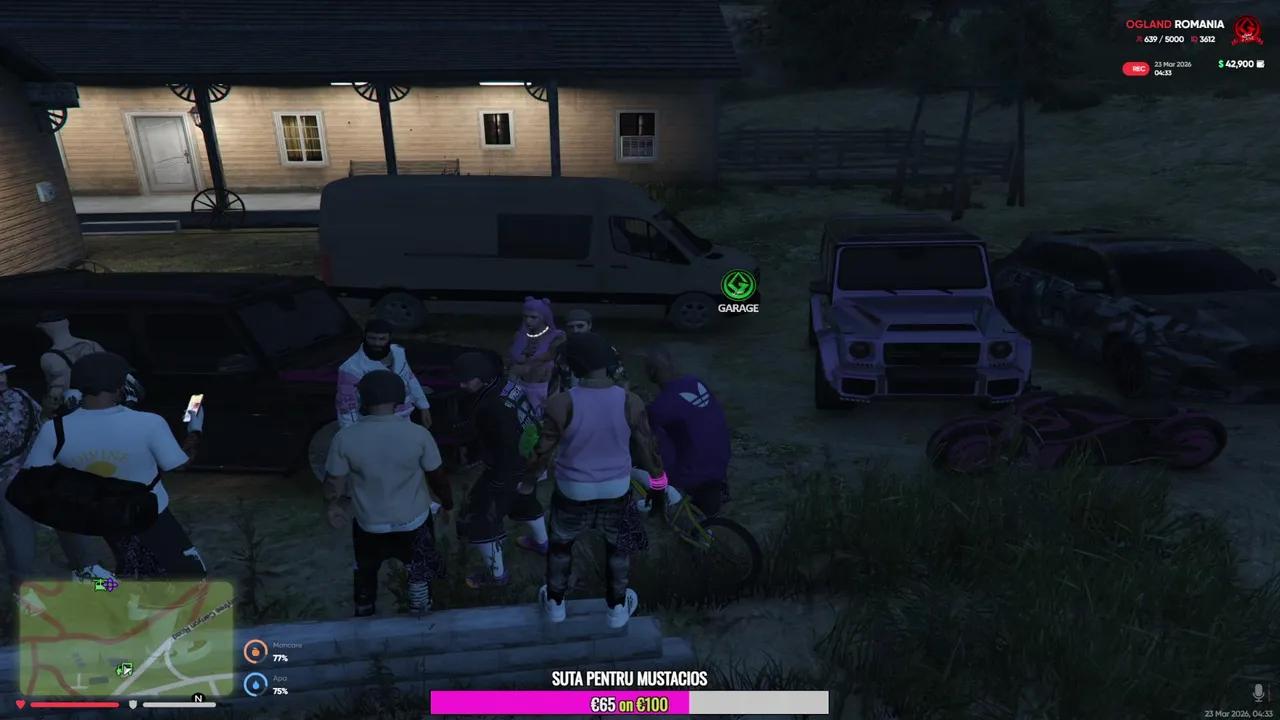Toggle the red REC recording indicator

pyautogui.click(x=1135, y=68)
